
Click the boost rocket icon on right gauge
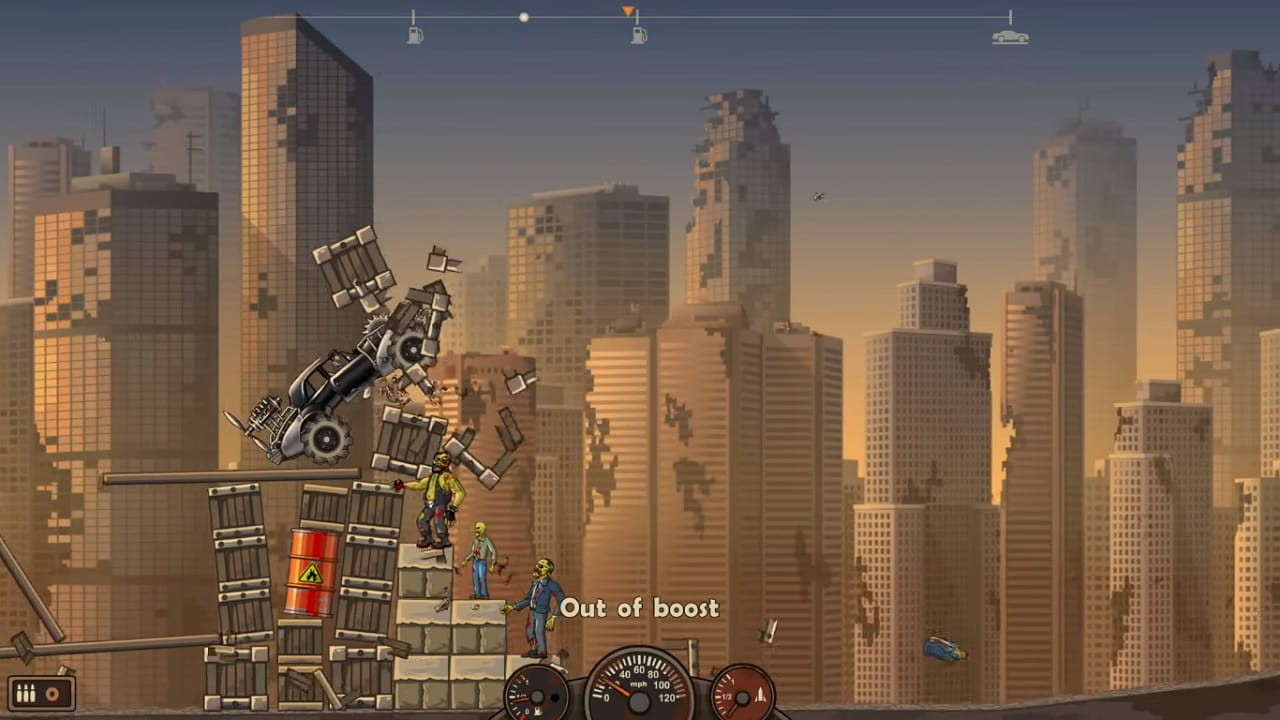click(x=761, y=694)
